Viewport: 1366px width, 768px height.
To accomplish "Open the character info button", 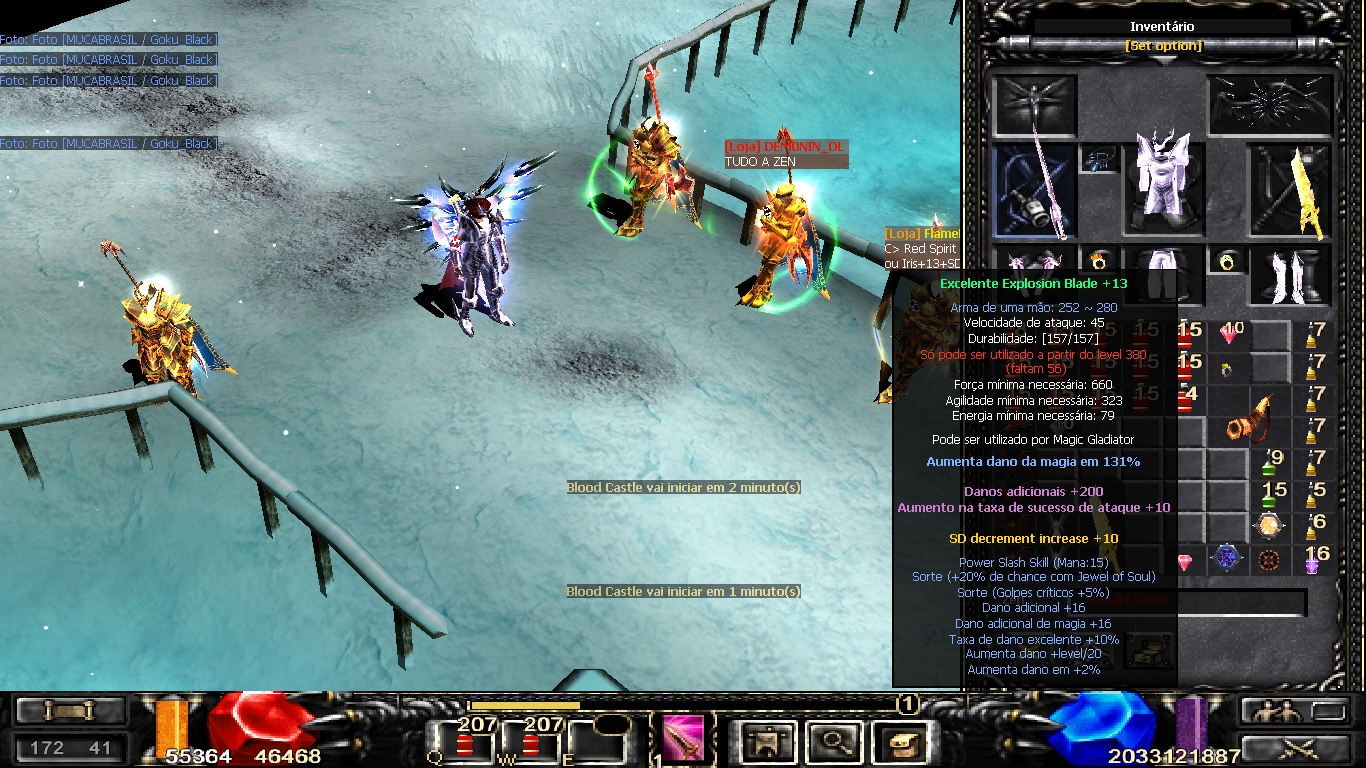I will point(762,740).
